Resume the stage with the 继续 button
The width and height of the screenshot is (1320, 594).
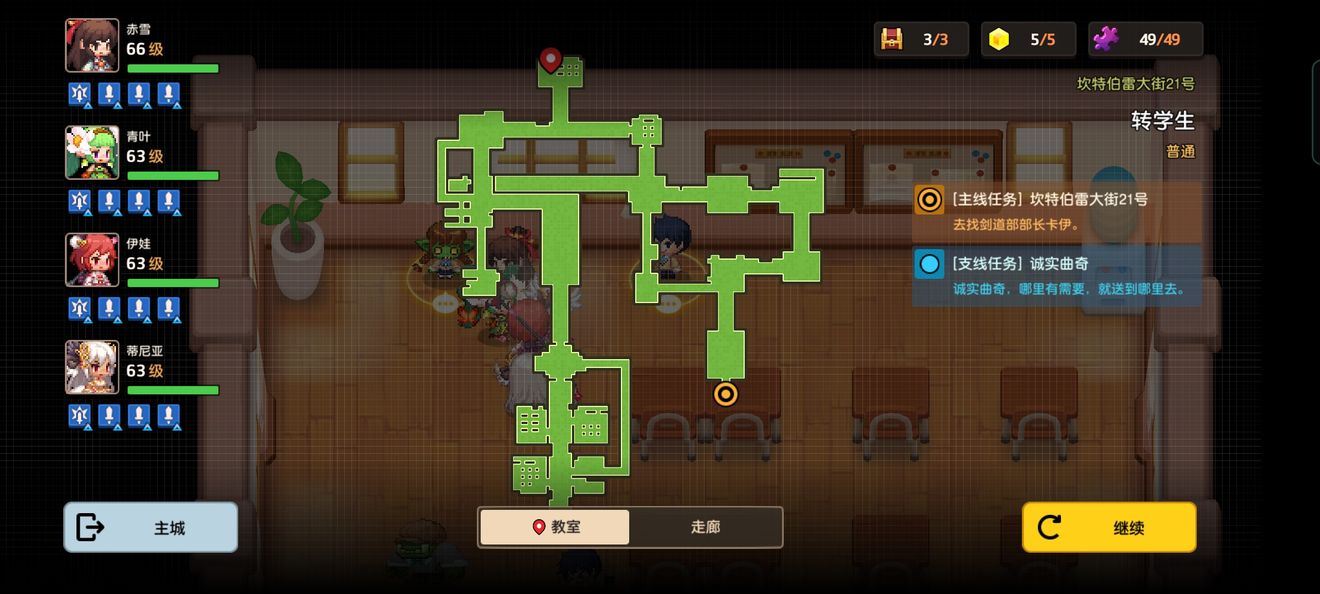(1108, 527)
